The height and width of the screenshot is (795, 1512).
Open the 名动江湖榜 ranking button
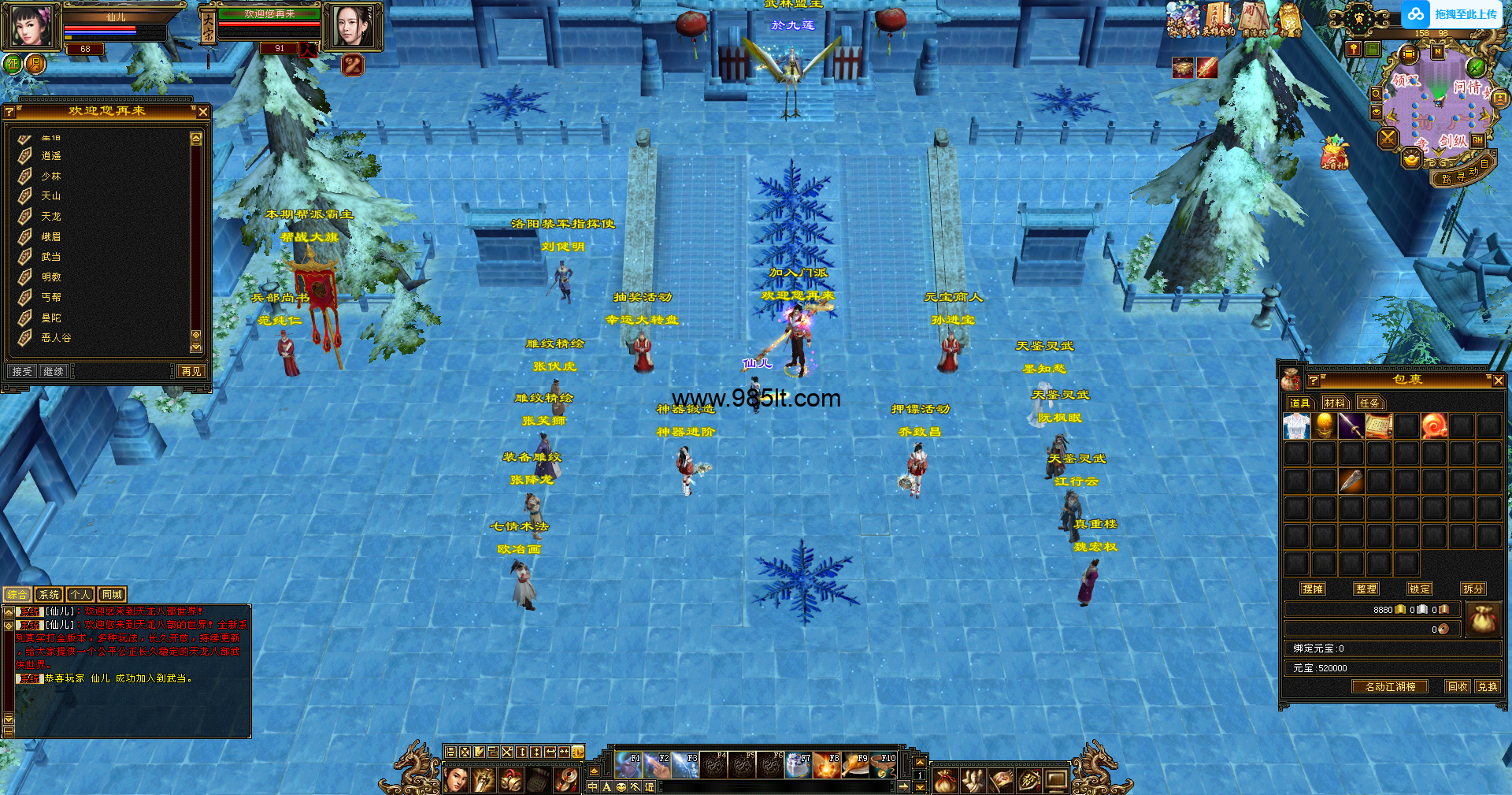(x=1390, y=686)
